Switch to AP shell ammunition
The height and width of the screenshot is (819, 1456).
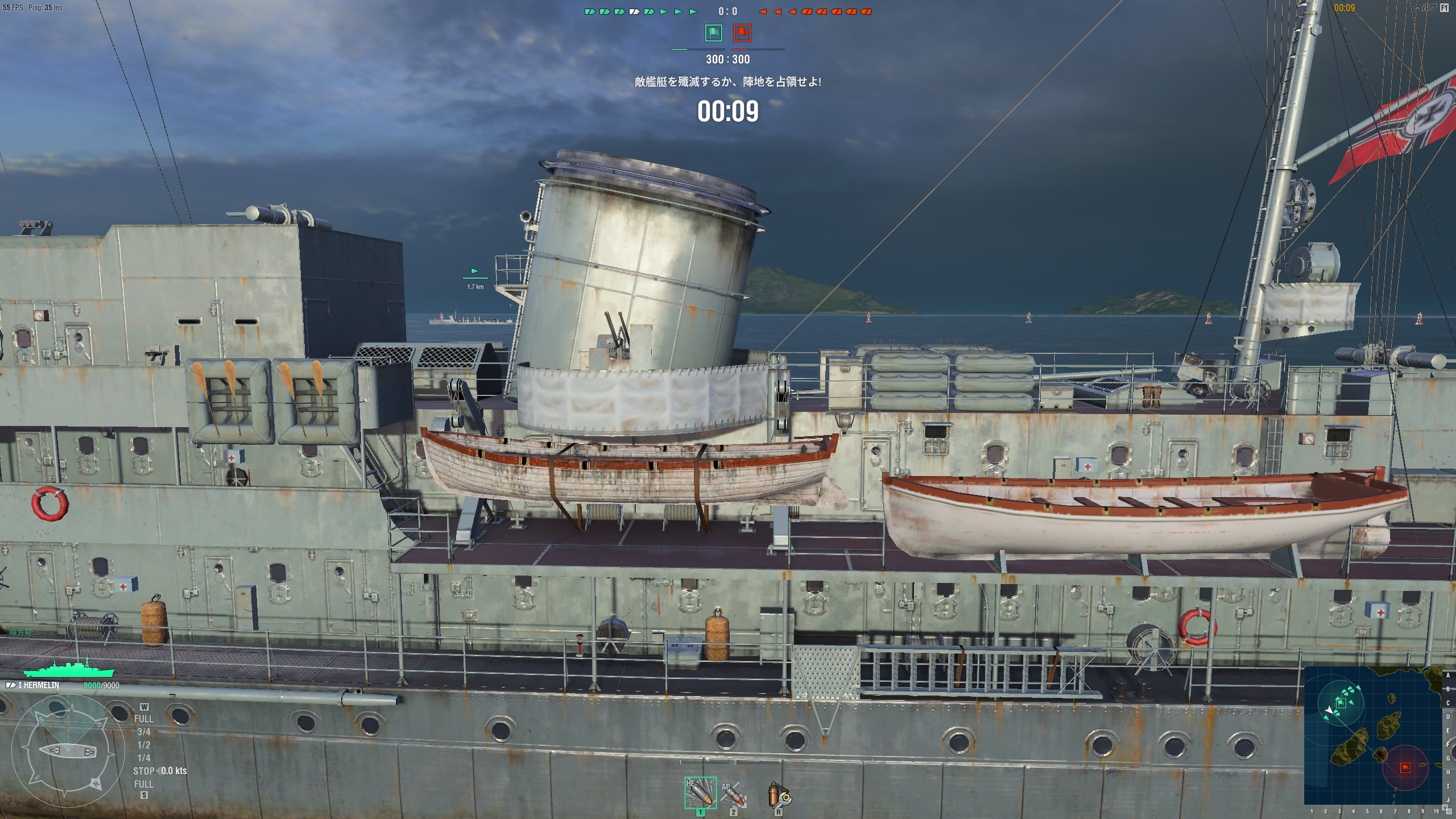click(x=733, y=793)
